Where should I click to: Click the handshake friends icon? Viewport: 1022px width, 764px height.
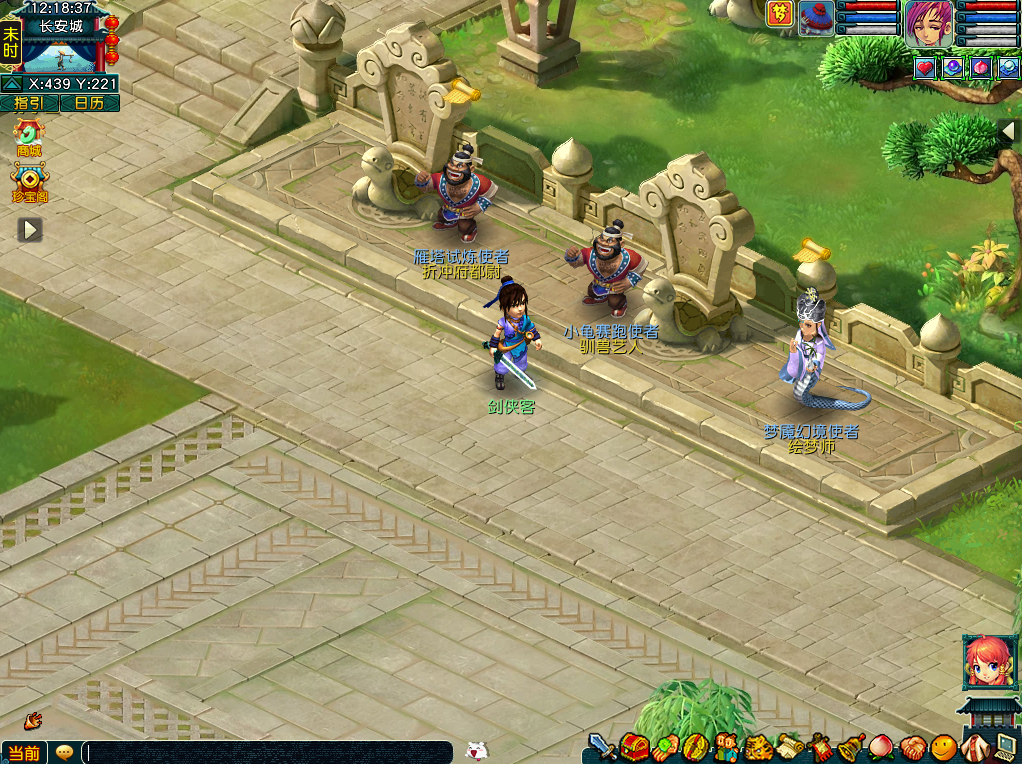click(x=912, y=746)
